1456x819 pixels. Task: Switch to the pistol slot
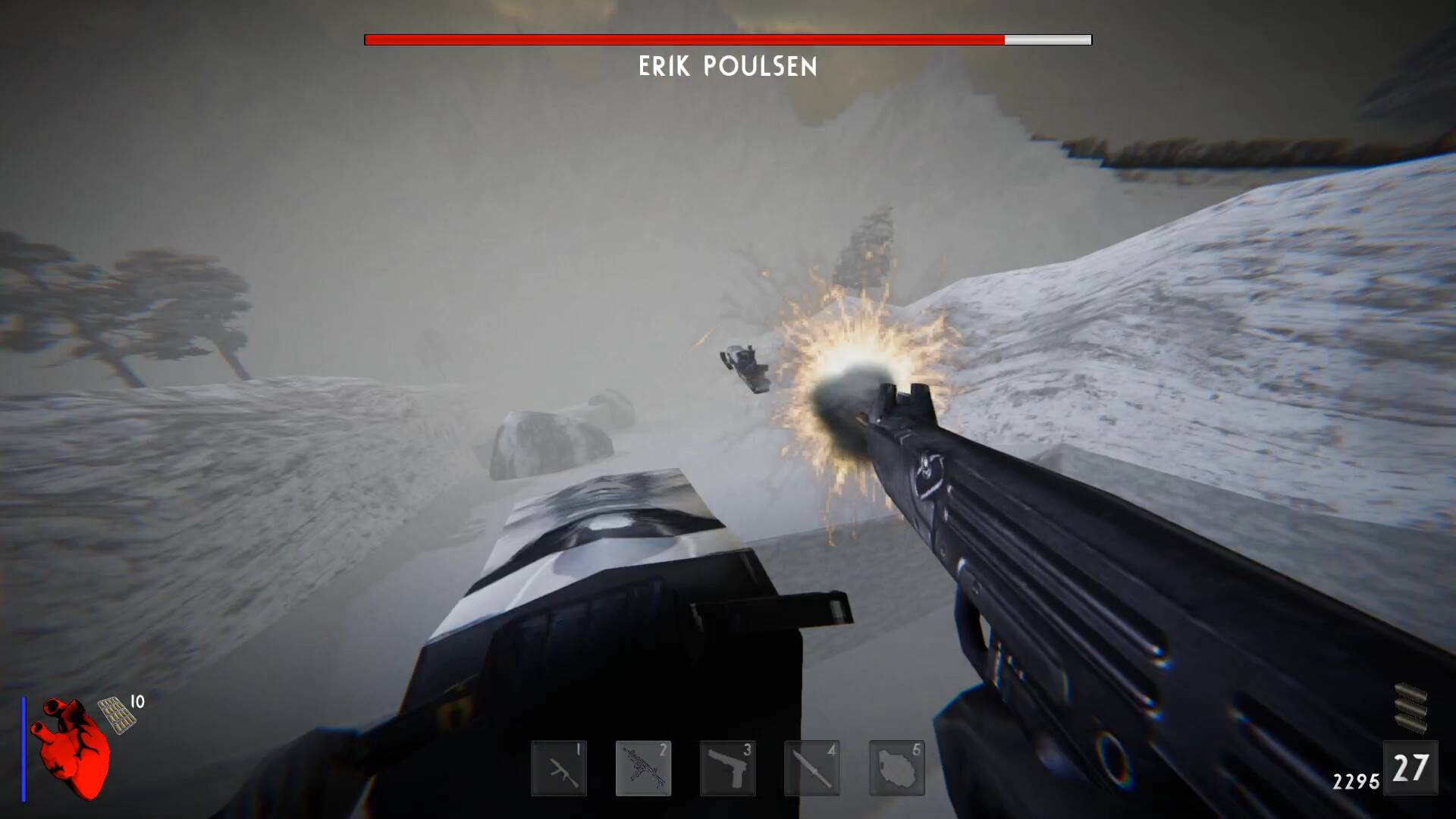coord(727,768)
